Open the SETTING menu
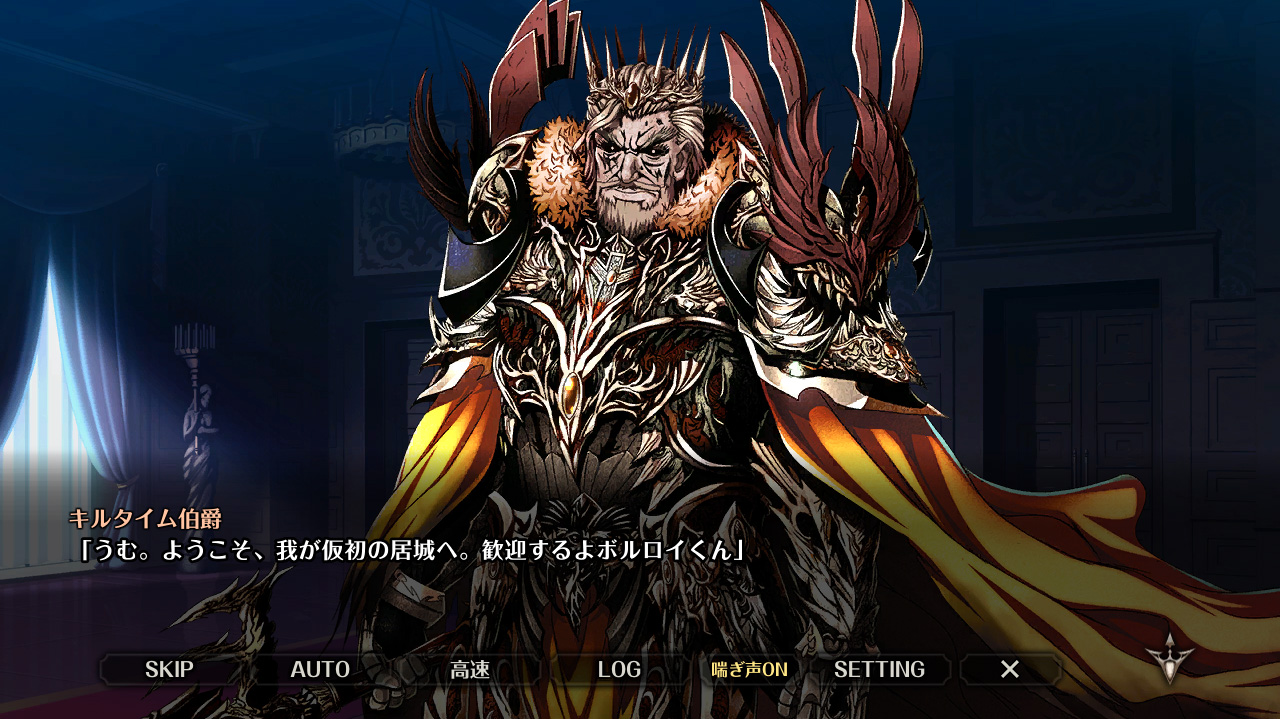 tap(879, 669)
